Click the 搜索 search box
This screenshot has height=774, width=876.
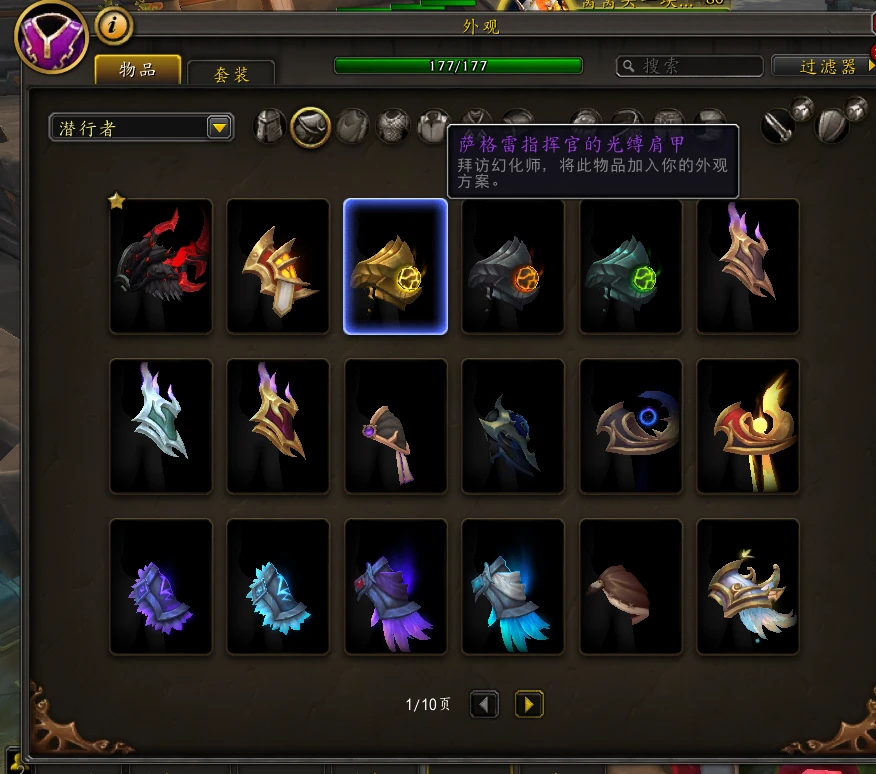690,66
